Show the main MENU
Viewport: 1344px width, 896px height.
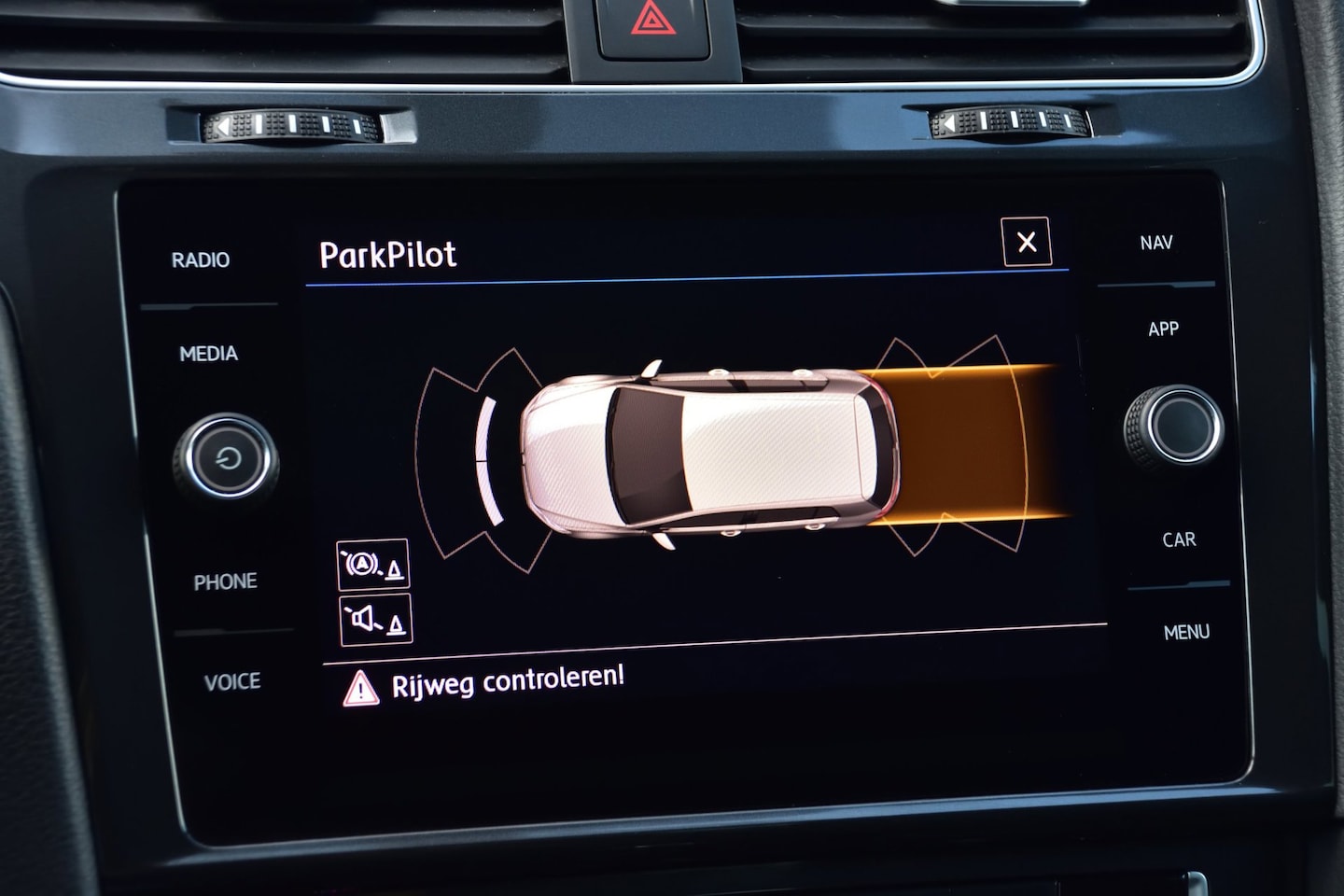tap(1186, 632)
